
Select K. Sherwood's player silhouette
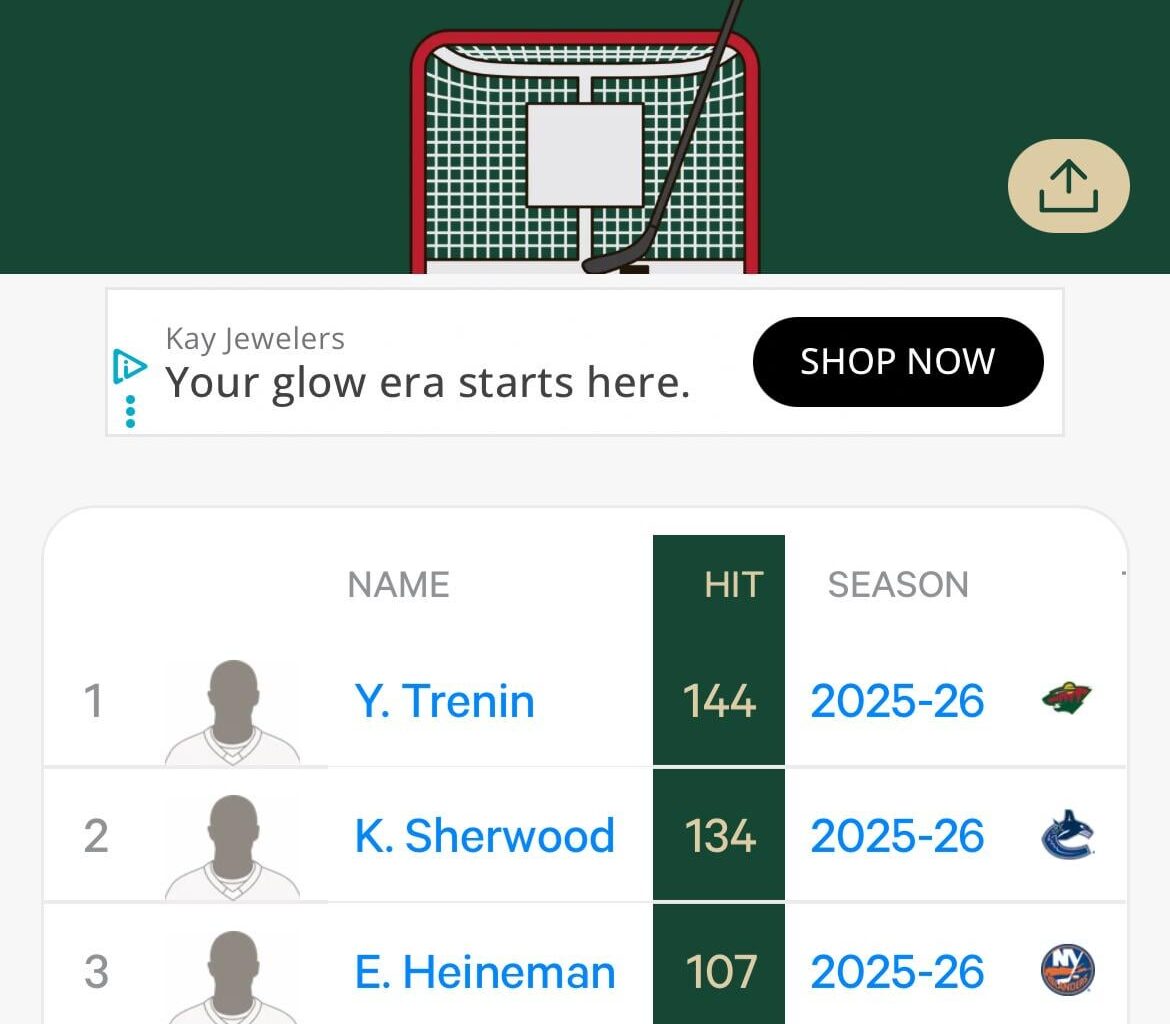click(233, 847)
